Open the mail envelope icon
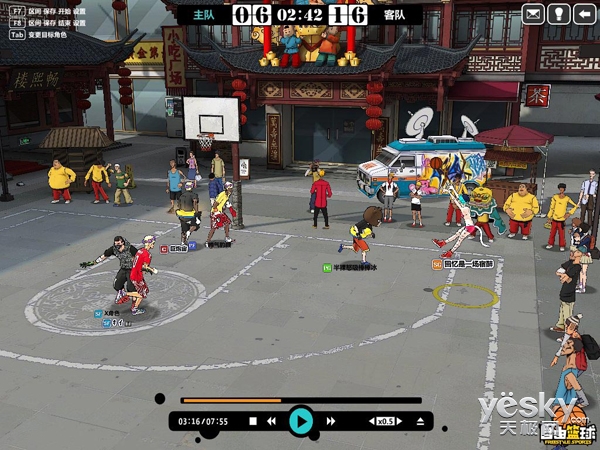600x450 pixels. coord(534,14)
